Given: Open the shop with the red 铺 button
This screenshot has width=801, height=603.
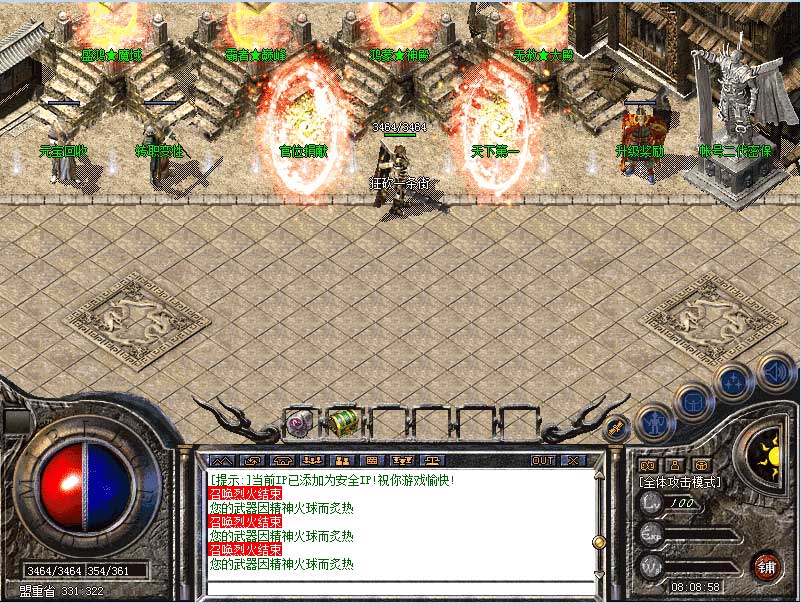Looking at the screenshot, I should (766, 566).
